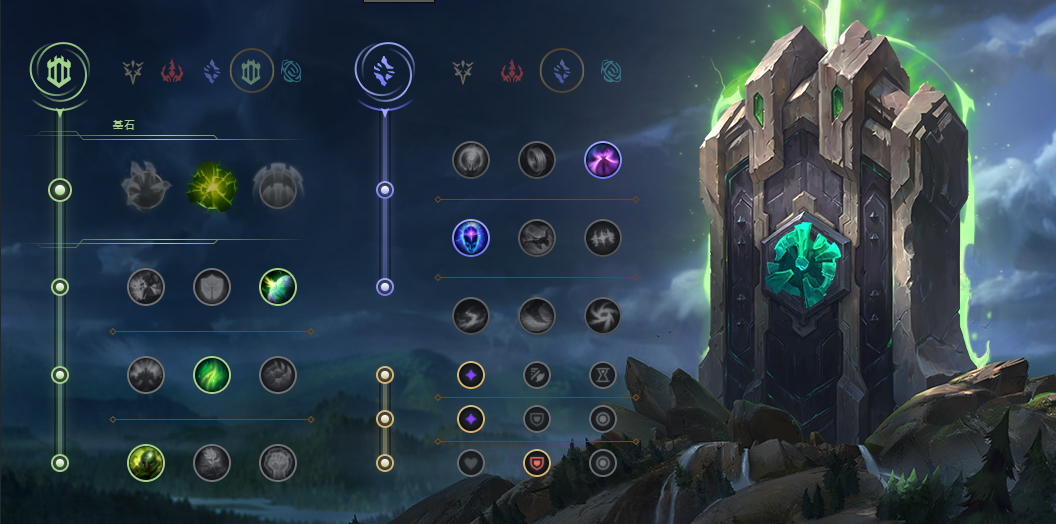Choose the Font of Life shield rune
The image size is (1056, 524).
point(211,287)
